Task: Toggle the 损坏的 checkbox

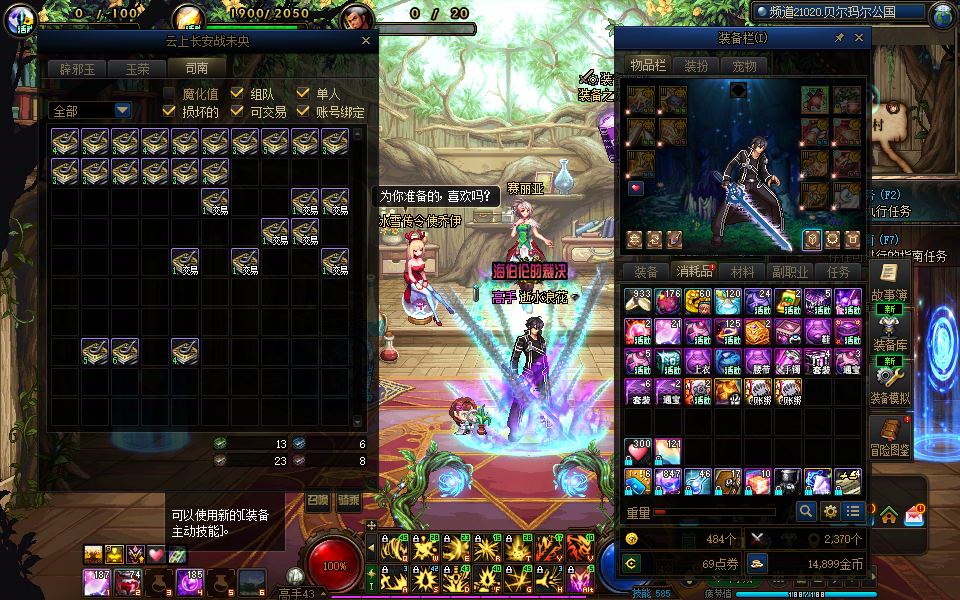Action: 170,111
